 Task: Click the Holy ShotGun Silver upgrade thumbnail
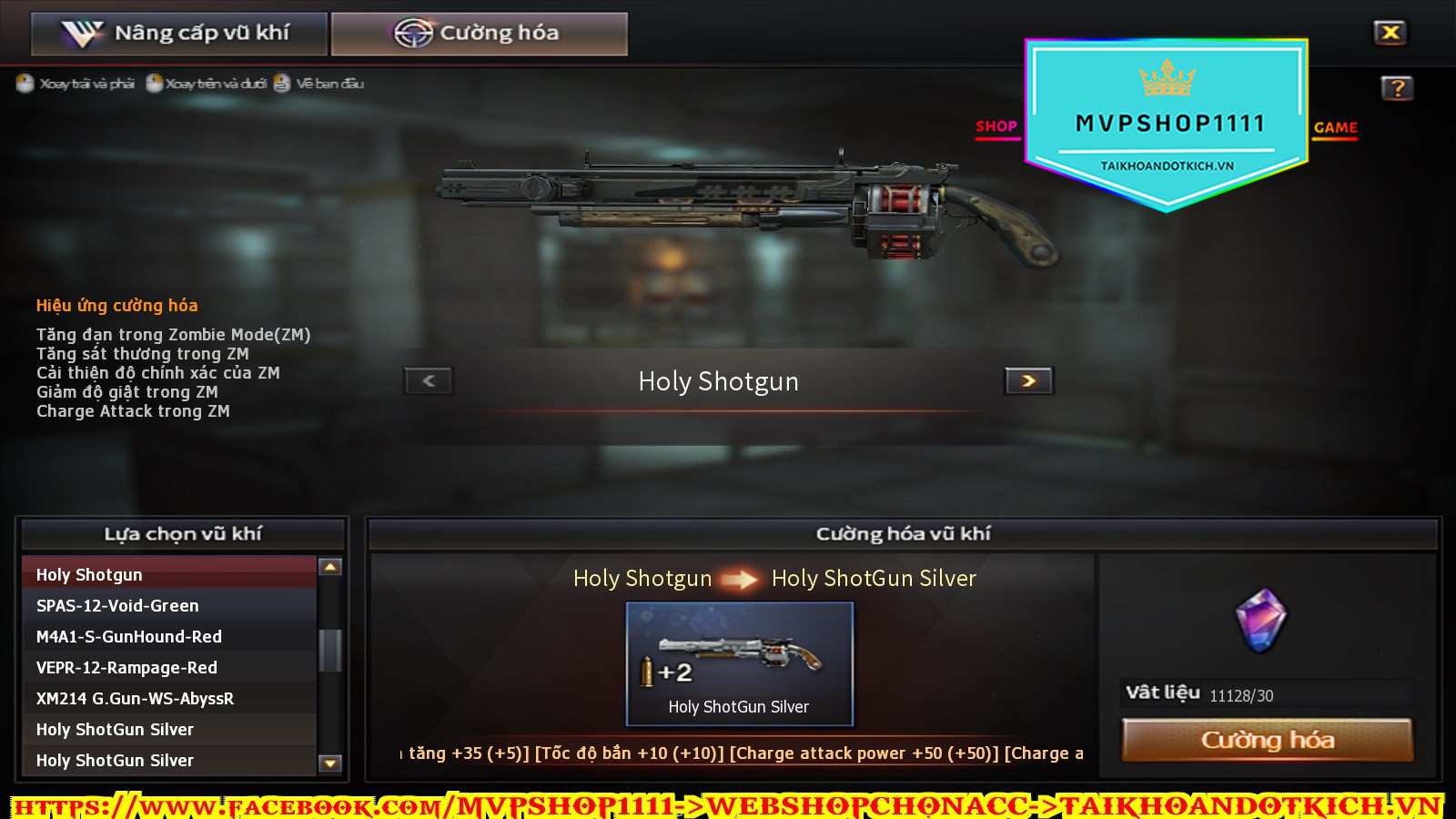click(739, 663)
